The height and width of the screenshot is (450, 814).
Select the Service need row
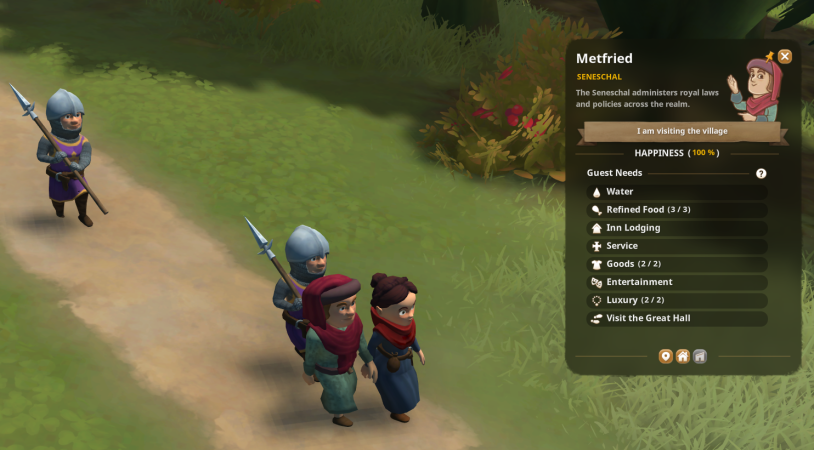677,246
